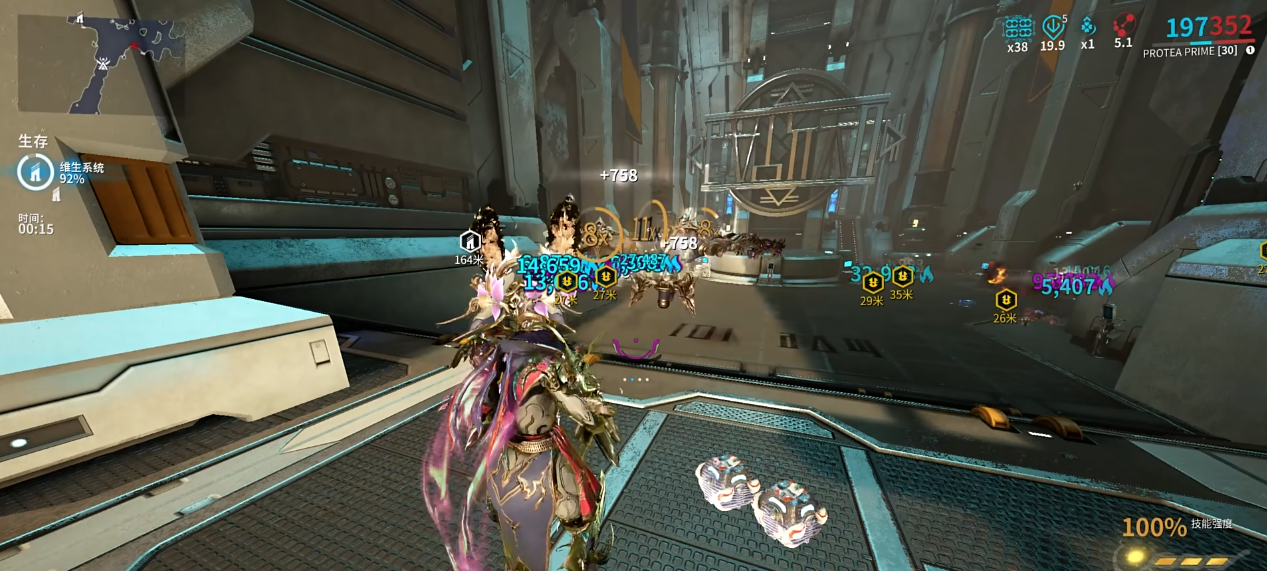Select the downward-arrow shield buff icon

tap(1053, 26)
